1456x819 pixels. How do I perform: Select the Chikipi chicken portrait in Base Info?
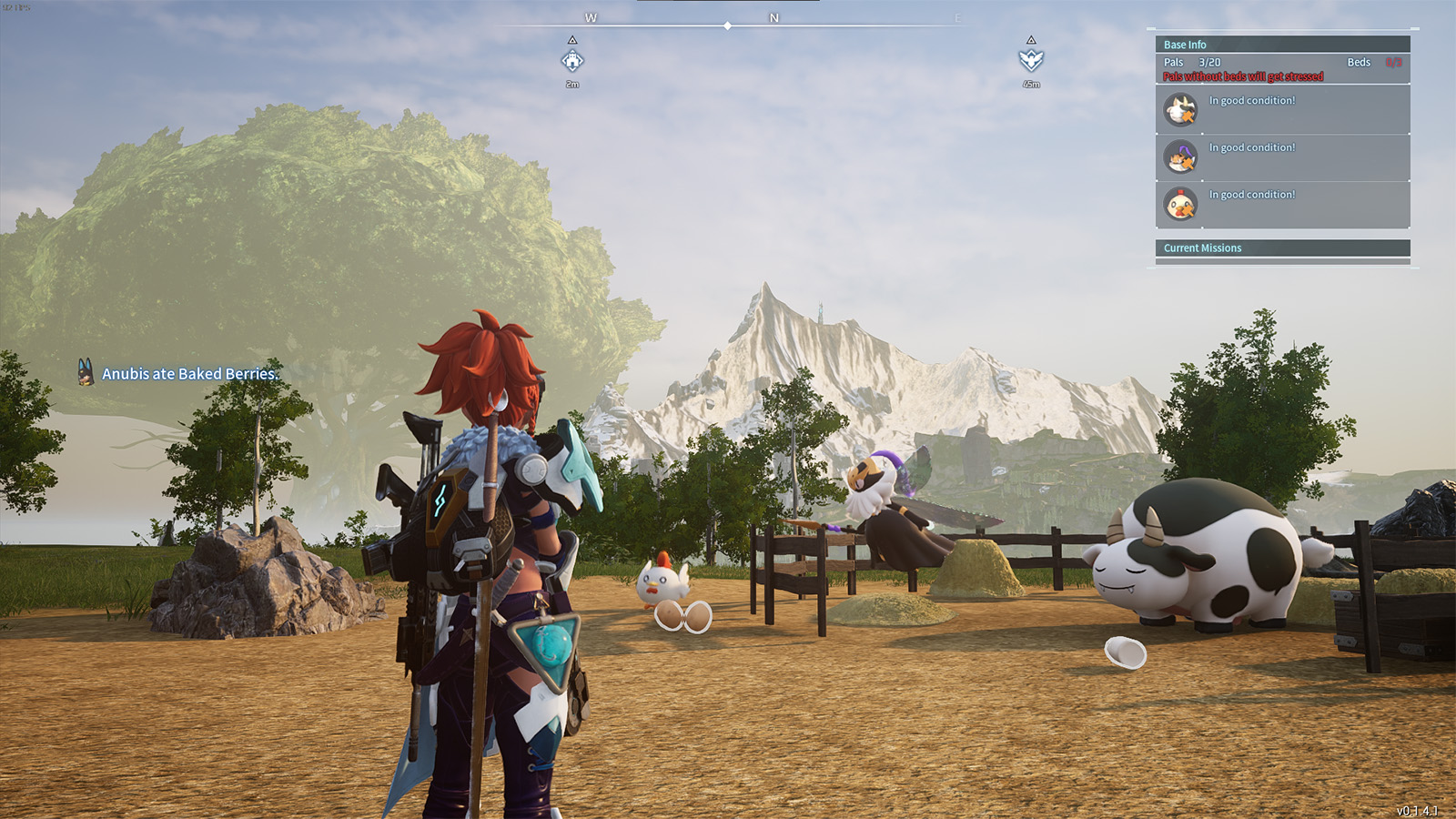pyautogui.click(x=1180, y=205)
